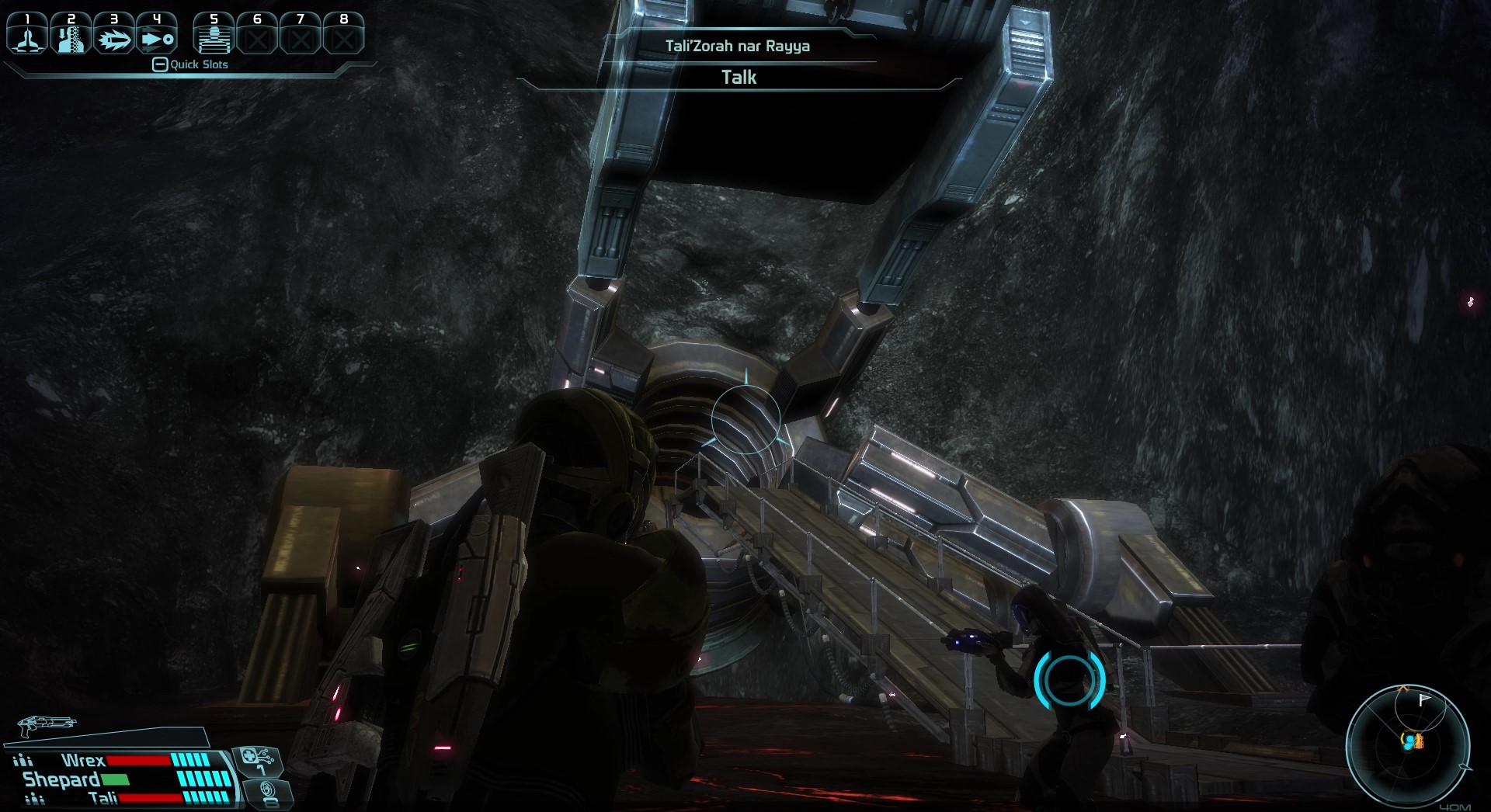This screenshot has height=812, width=1491.
Task: Select Shepard in the squad panel
Action: point(62,779)
